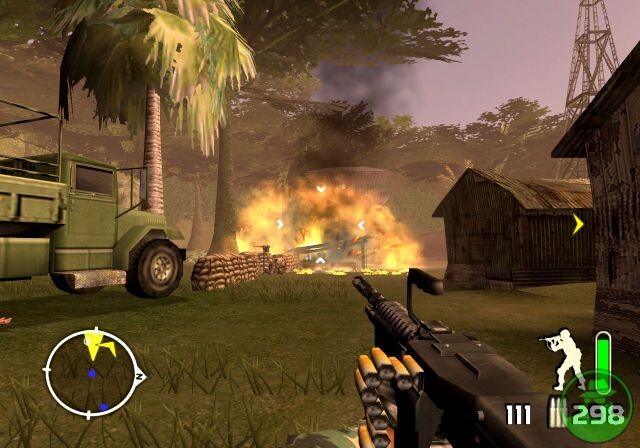Click the yellow objective direction arrow

(x=578, y=224)
